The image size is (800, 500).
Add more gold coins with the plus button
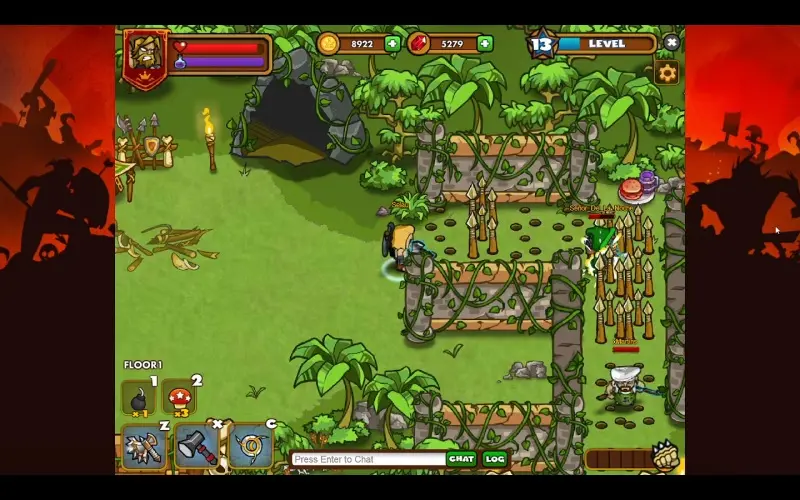point(392,43)
